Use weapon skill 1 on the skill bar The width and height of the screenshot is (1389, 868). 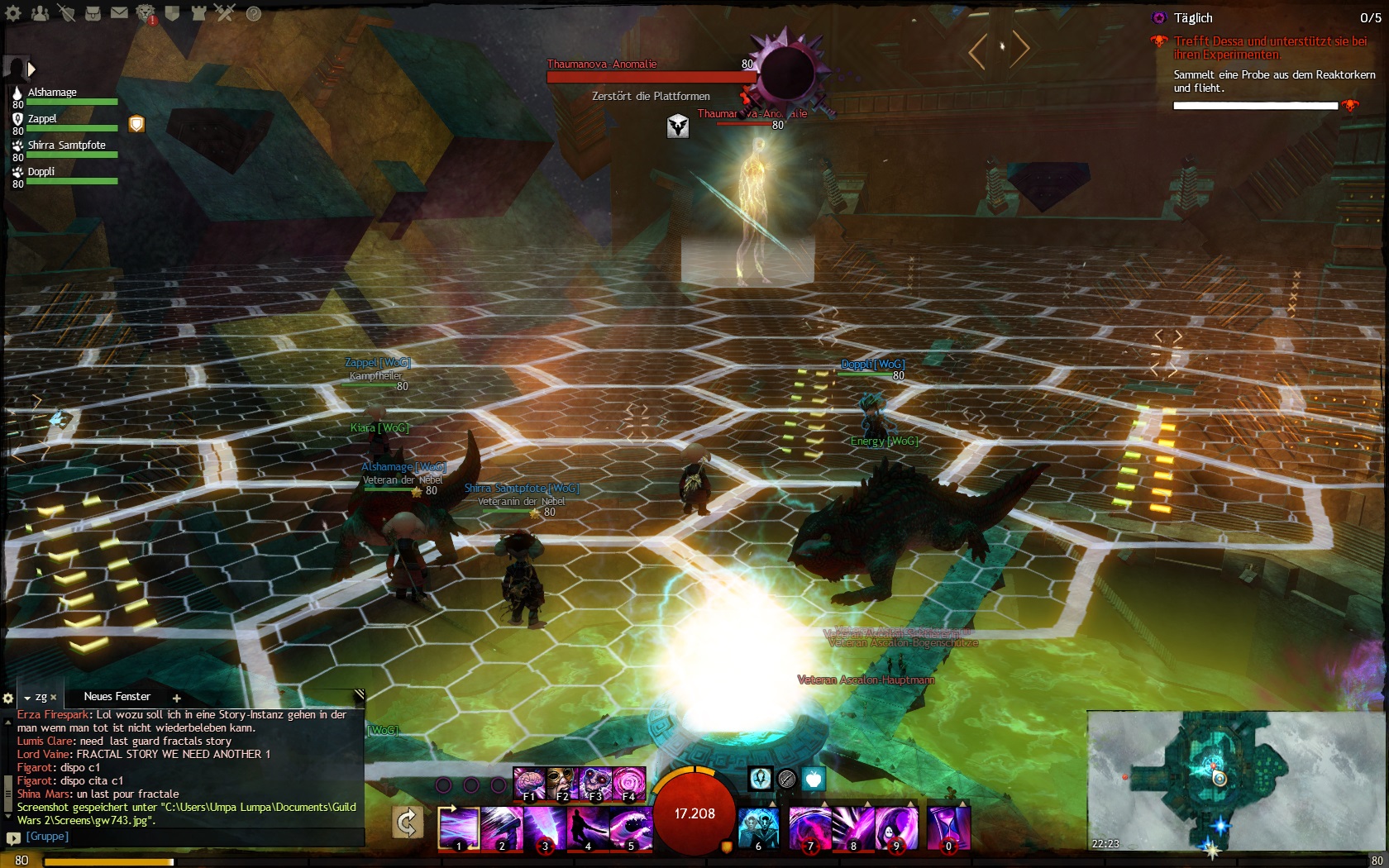coord(459,828)
